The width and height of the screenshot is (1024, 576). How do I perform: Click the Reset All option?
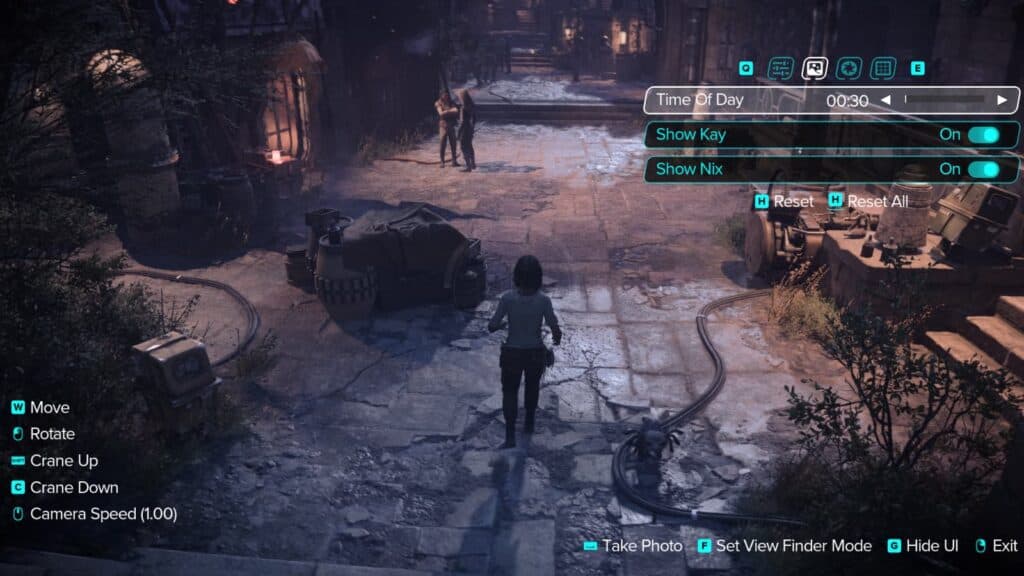coord(868,201)
